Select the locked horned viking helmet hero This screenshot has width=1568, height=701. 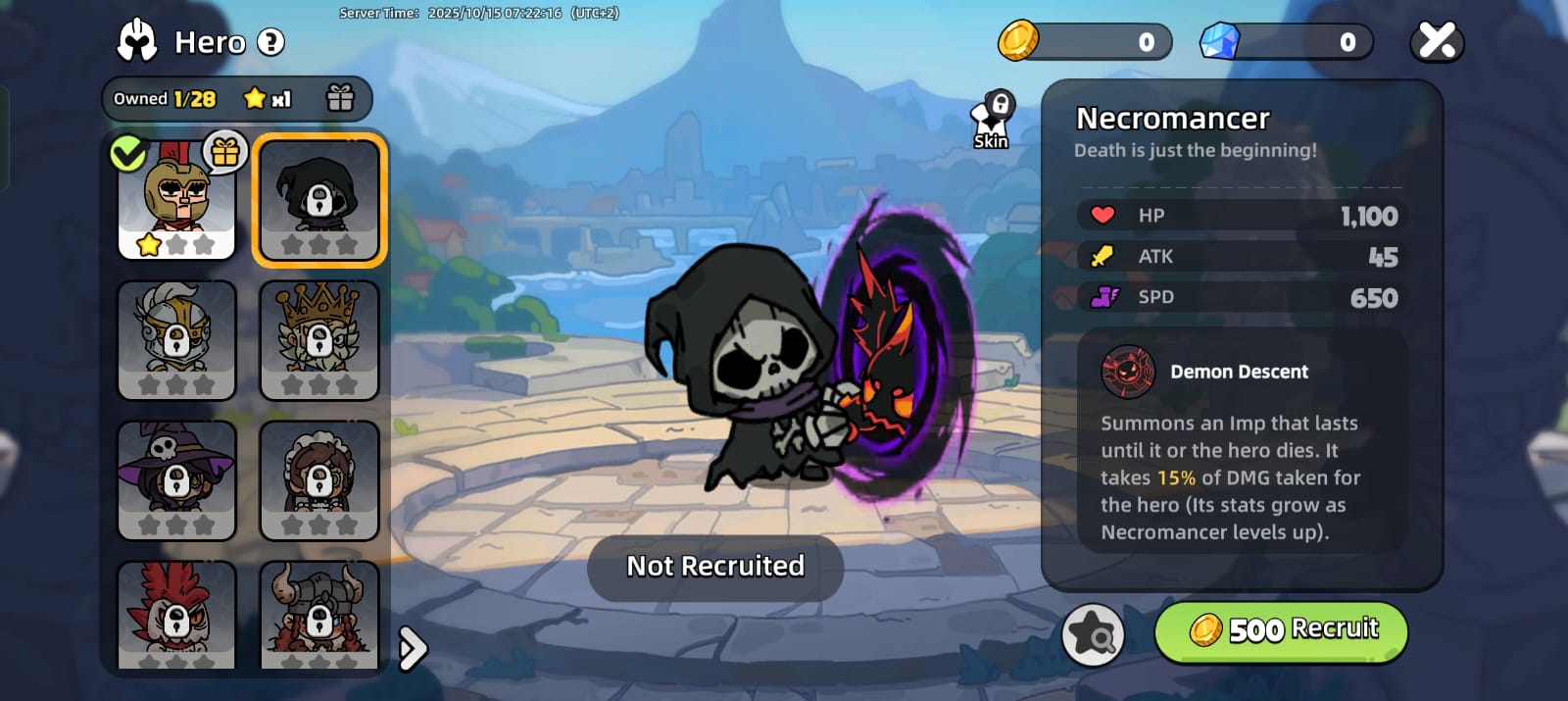click(319, 616)
